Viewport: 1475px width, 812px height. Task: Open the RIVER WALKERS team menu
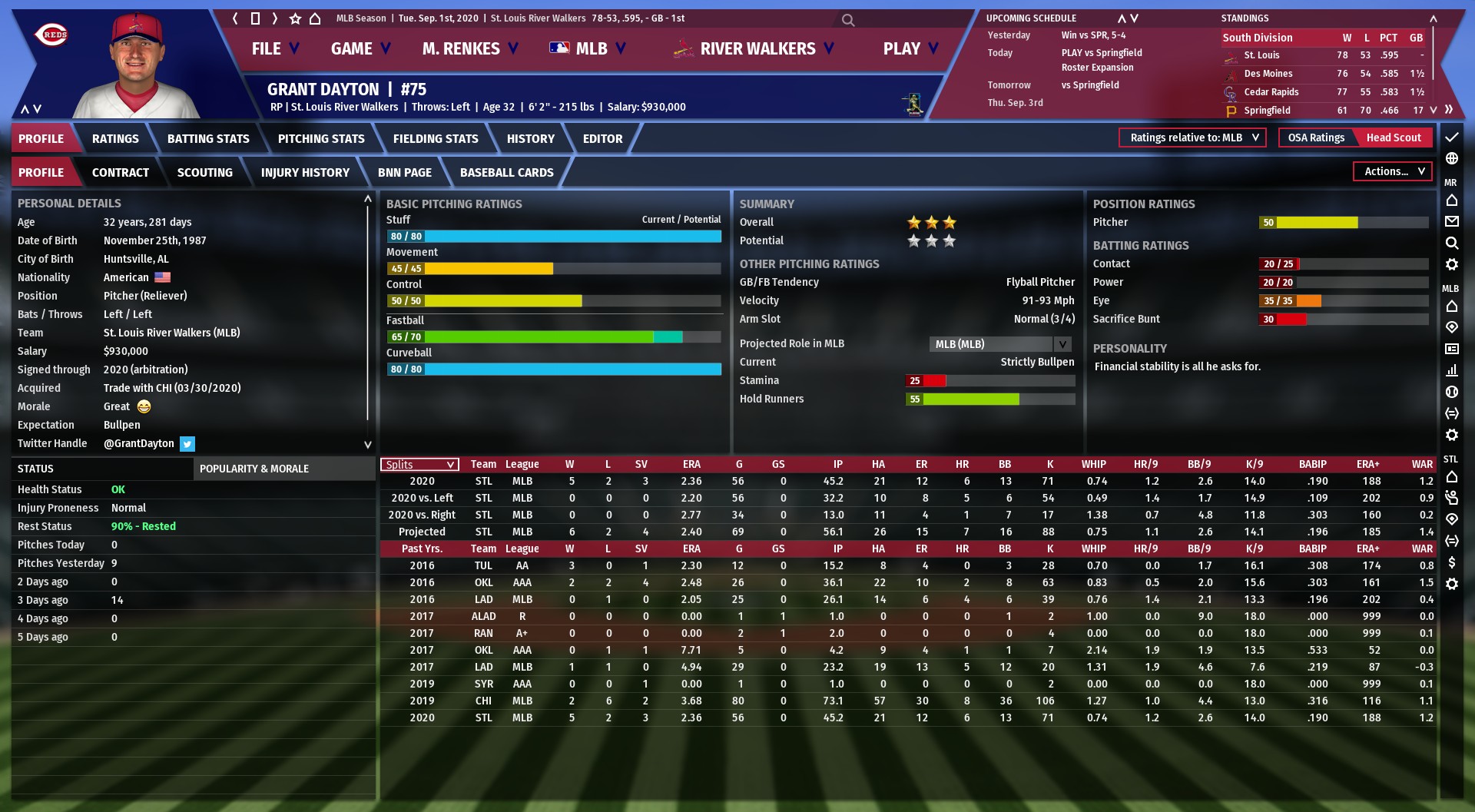[x=756, y=49]
